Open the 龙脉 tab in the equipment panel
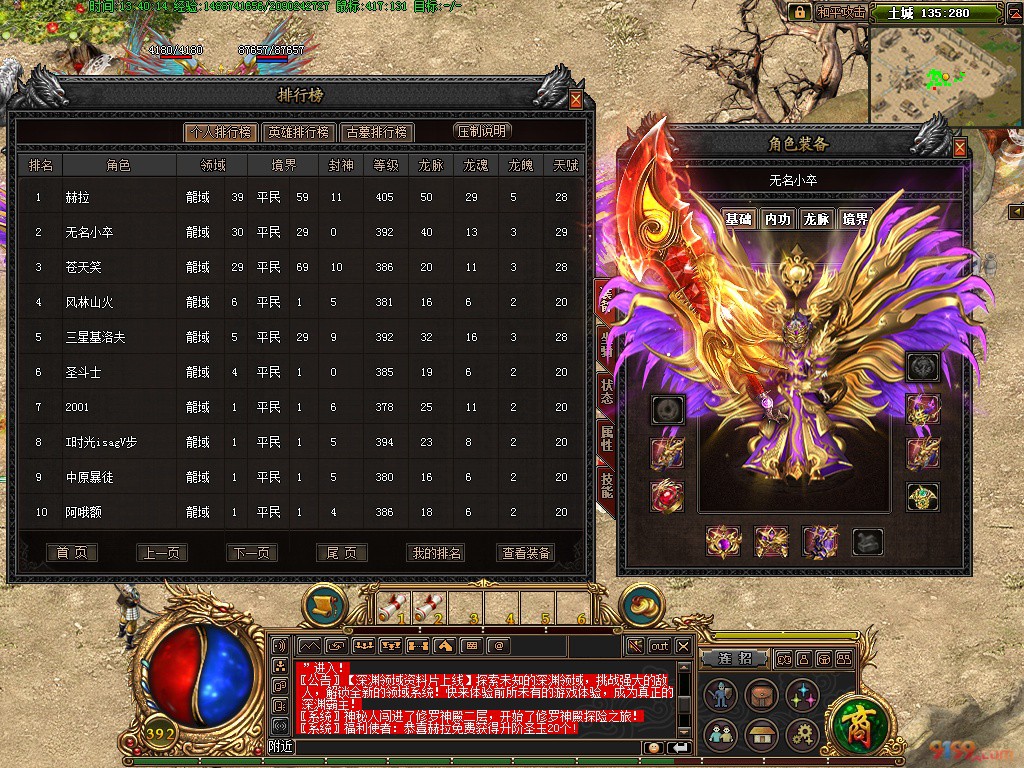Viewport: 1024px width, 768px height. coord(816,219)
